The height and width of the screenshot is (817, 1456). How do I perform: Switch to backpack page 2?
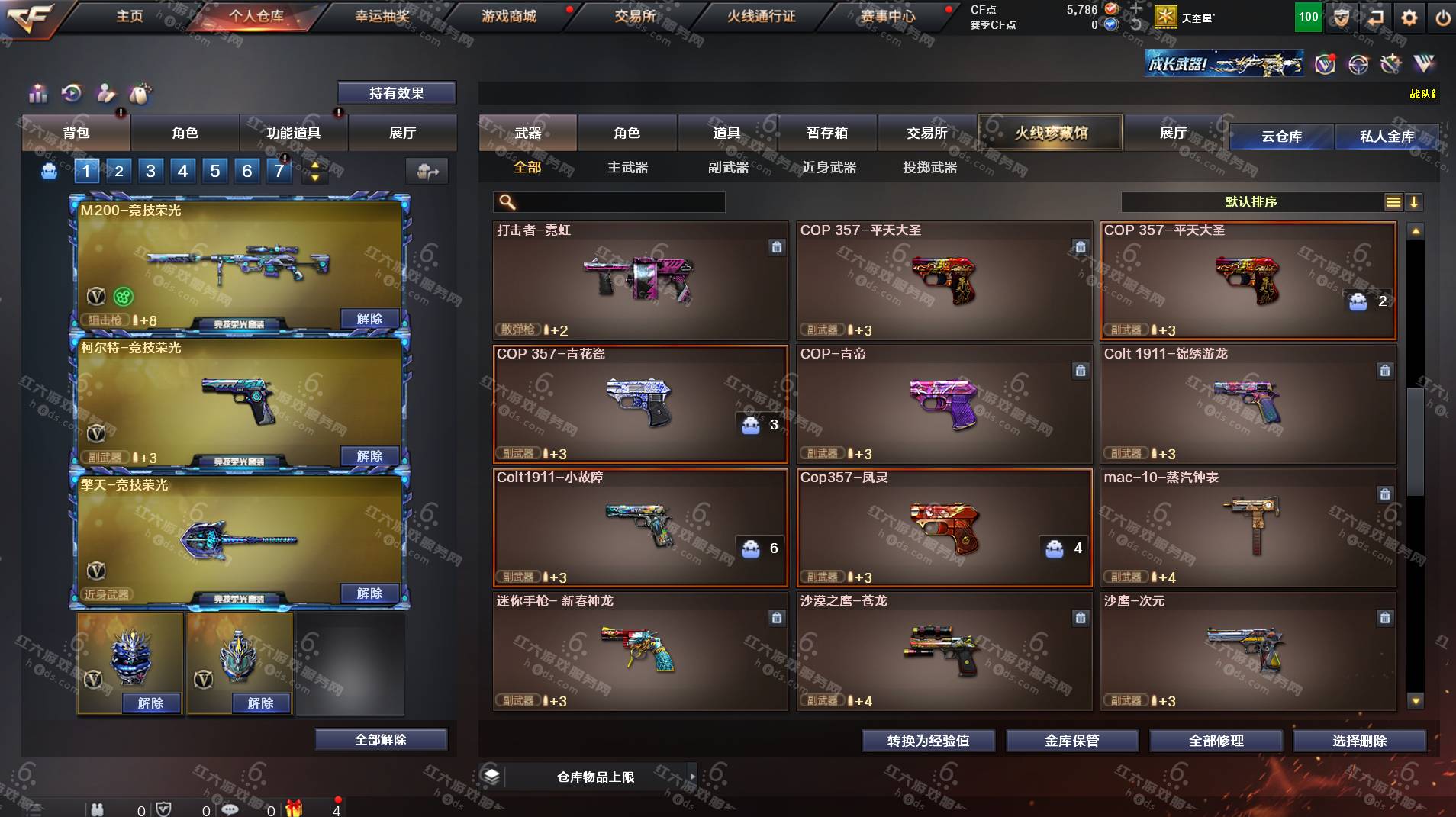point(118,171)
